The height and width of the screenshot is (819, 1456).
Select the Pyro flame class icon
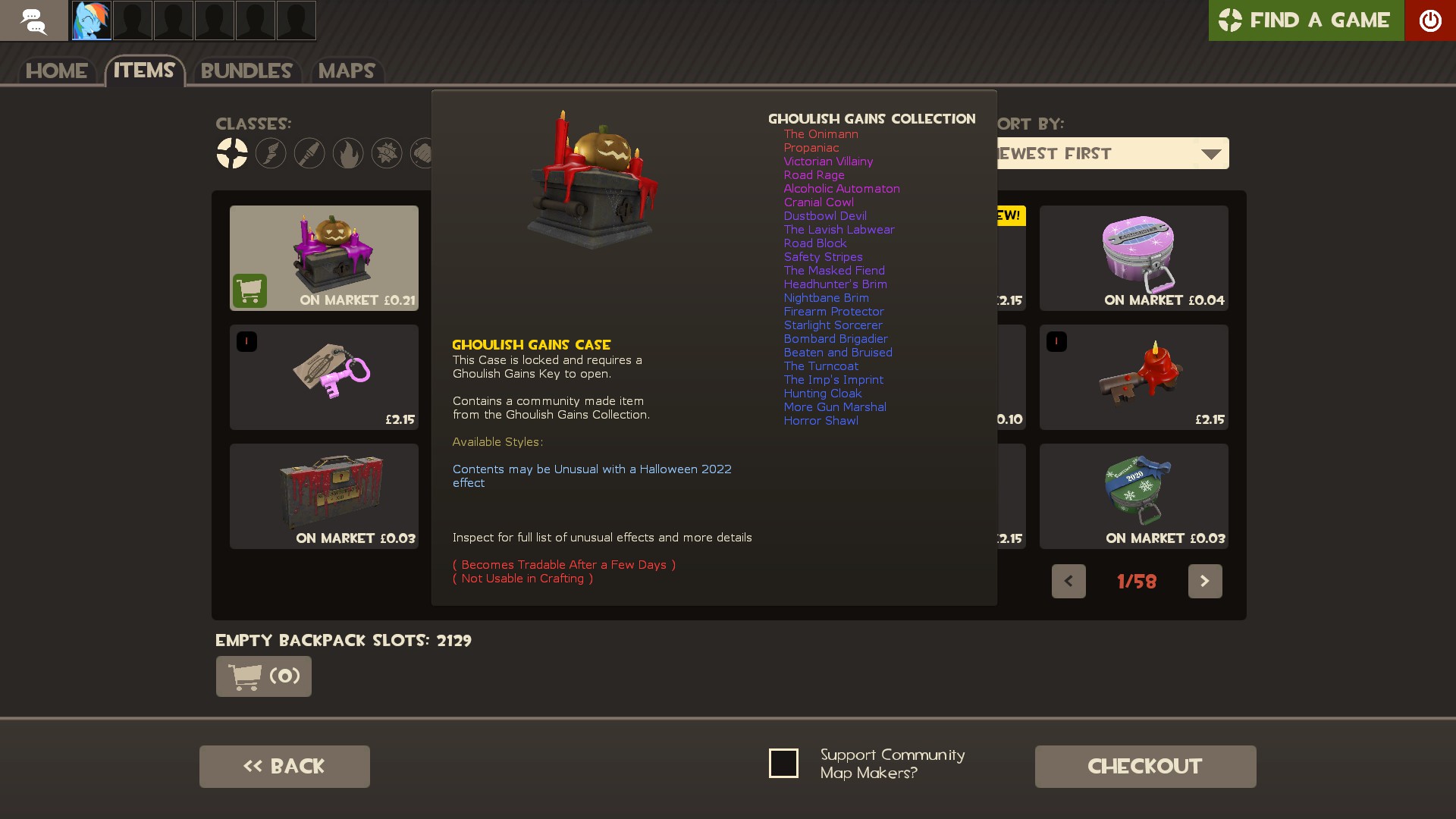(348, 153)
